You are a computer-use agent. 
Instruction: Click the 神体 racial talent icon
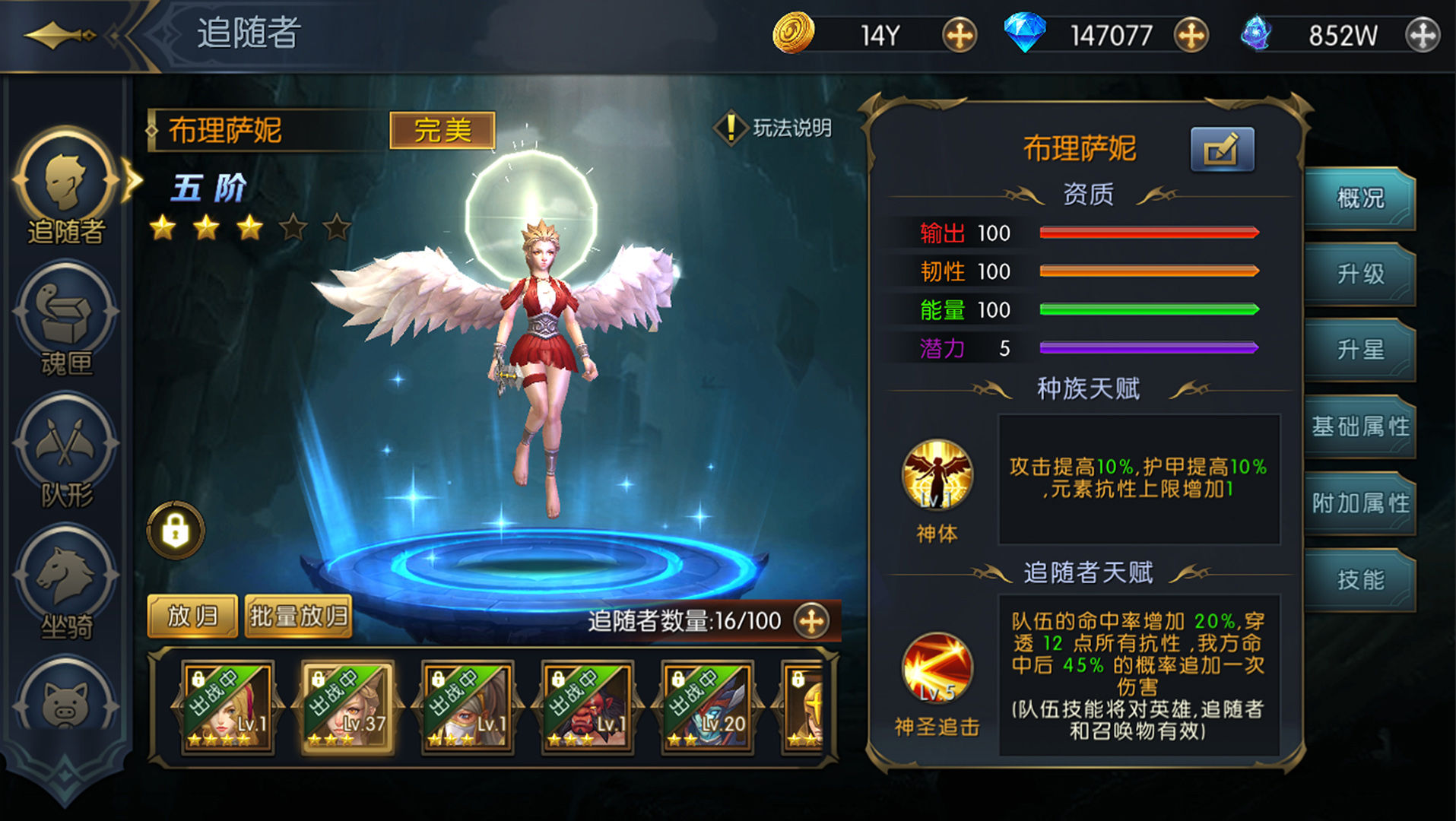(x=937, y=473)
